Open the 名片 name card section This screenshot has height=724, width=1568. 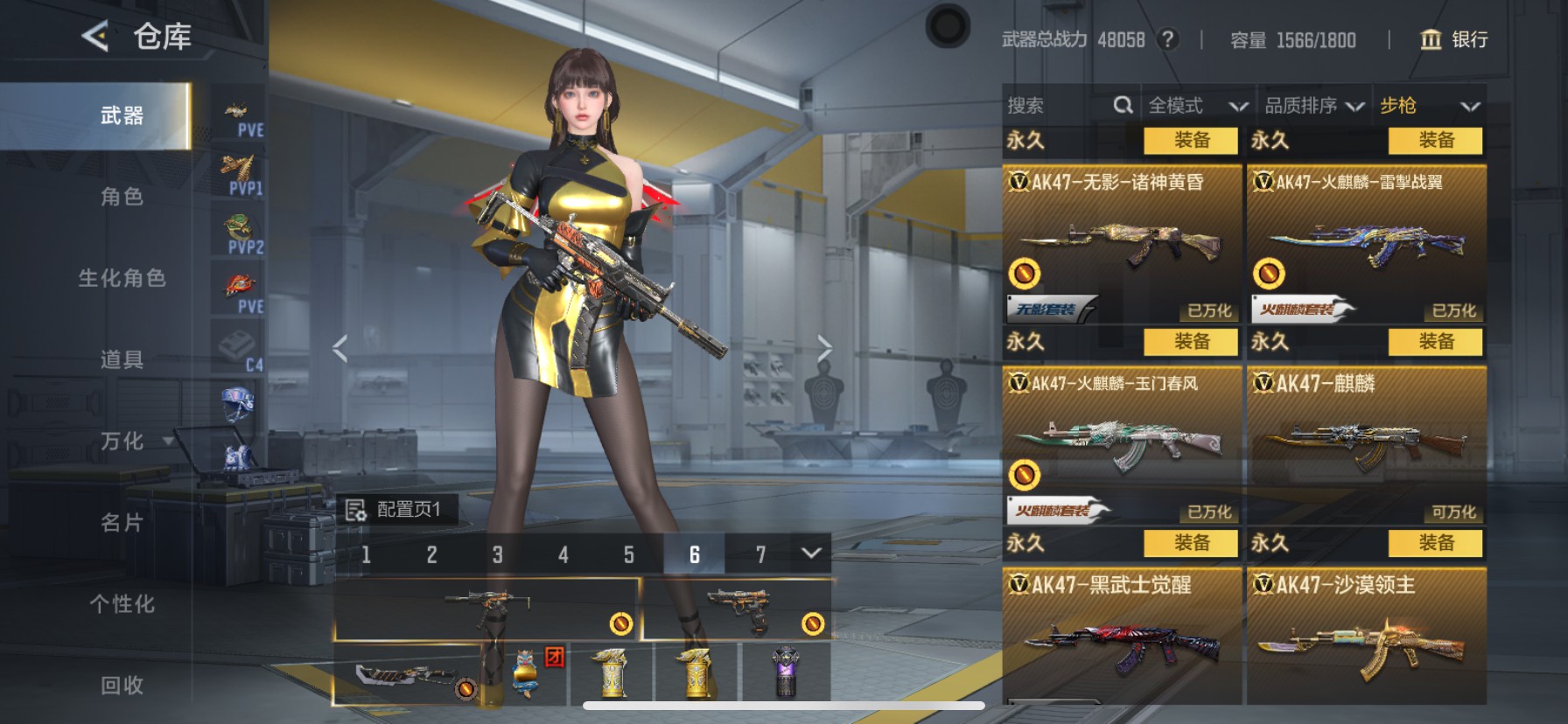click(122, 522)
